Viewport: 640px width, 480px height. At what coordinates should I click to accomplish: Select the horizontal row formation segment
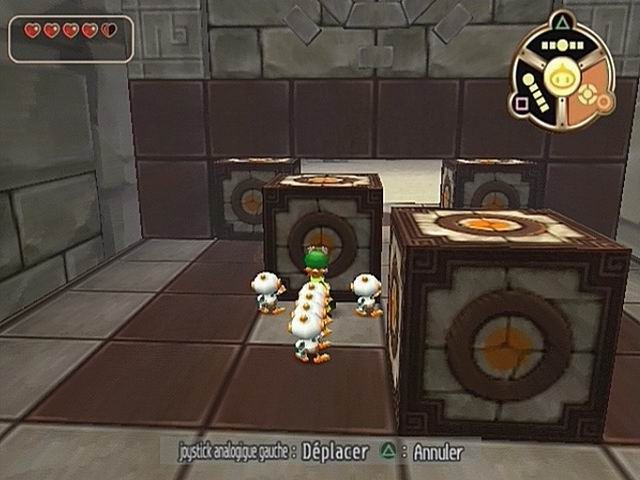(561, 46)
